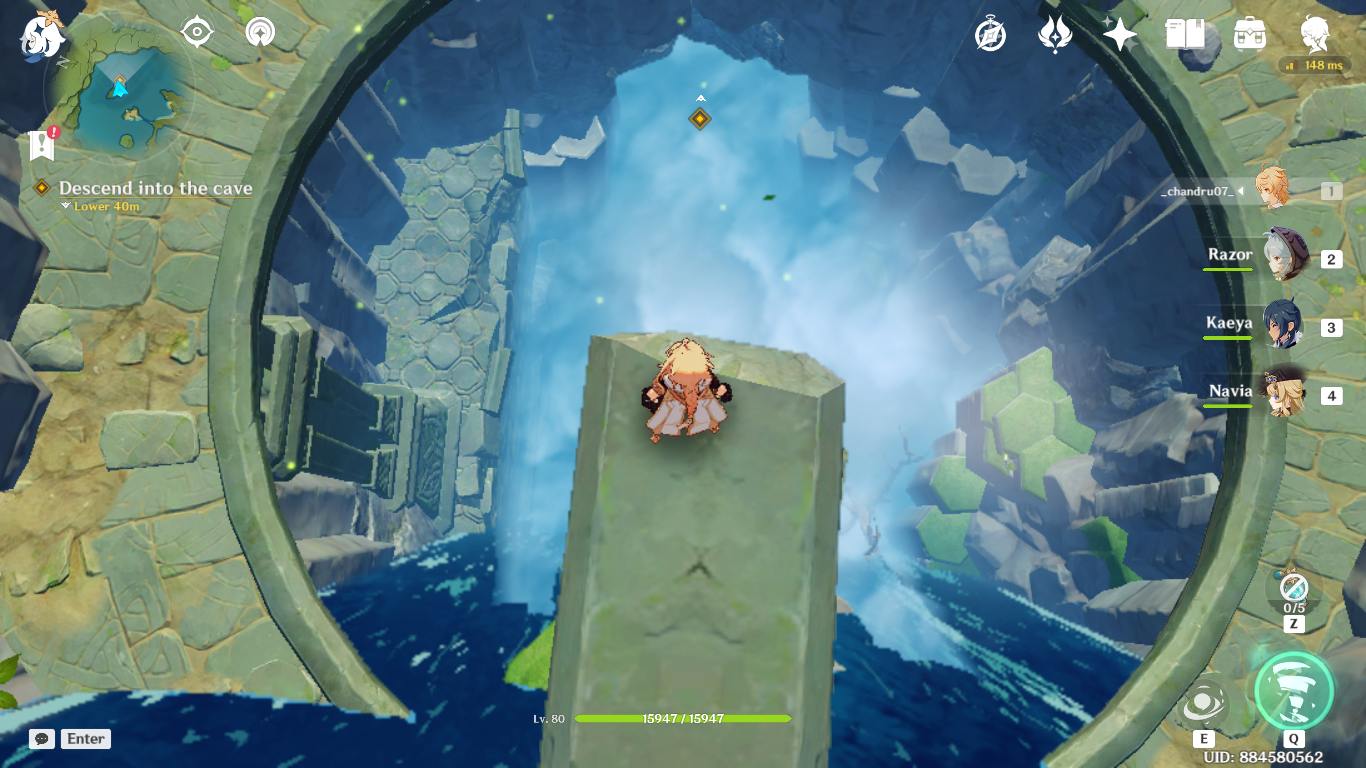This screenshot has height=768, width=1366.
Task: Open the quest log bookmark icon
Action: [x=41, y=145]
